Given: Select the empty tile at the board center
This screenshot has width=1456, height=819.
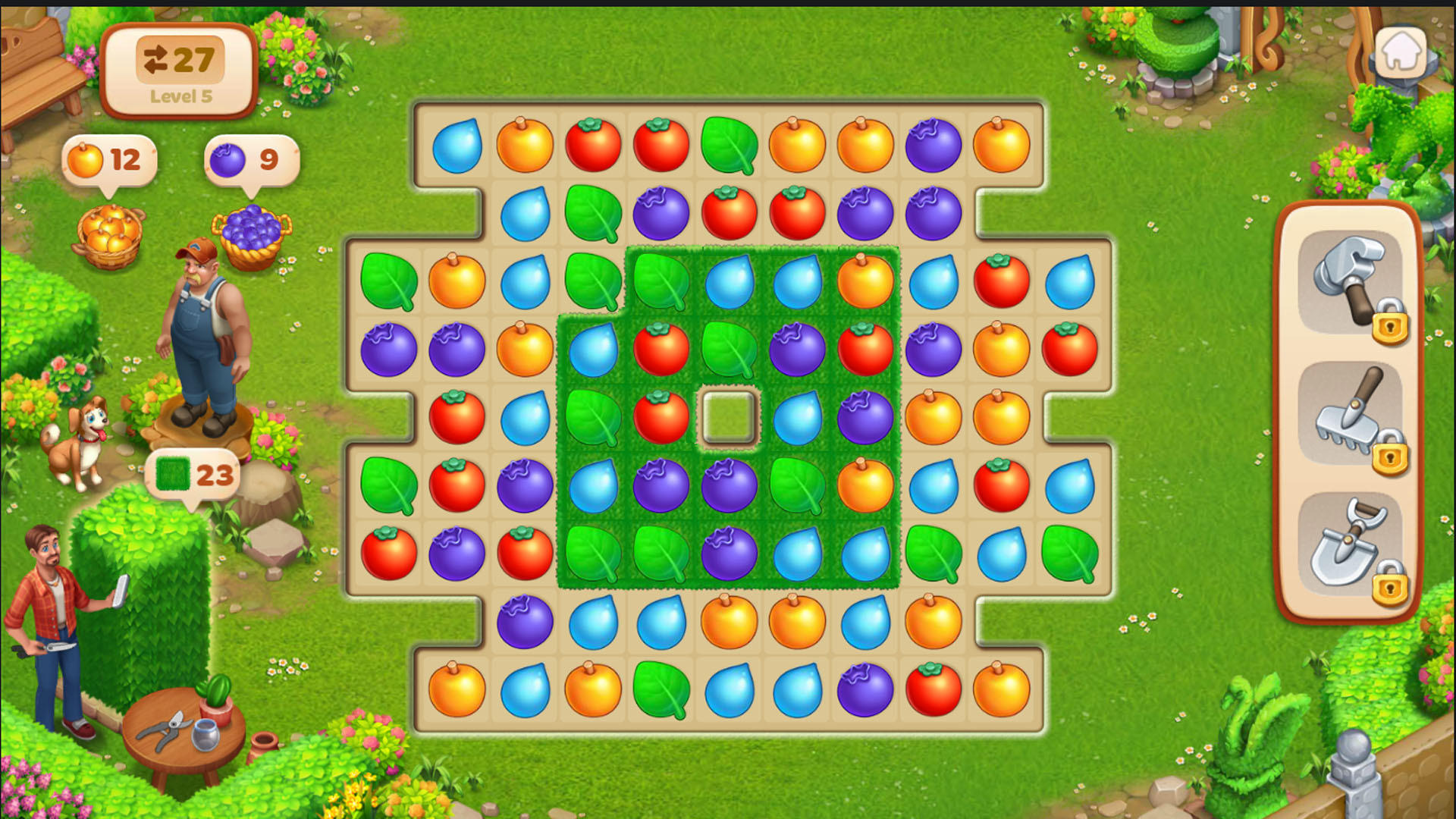Looking at the screenshot, I should pos(729,418).
